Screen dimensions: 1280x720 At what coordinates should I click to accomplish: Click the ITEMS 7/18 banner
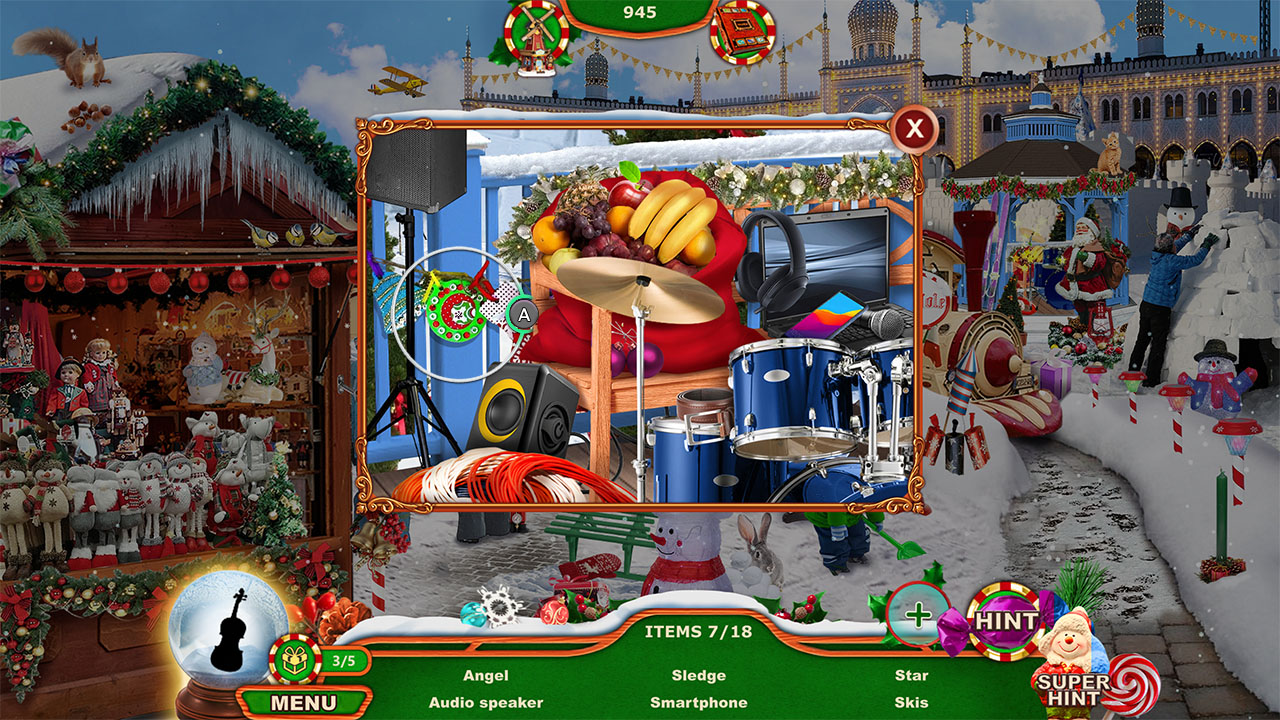click(x=700, y=630)
